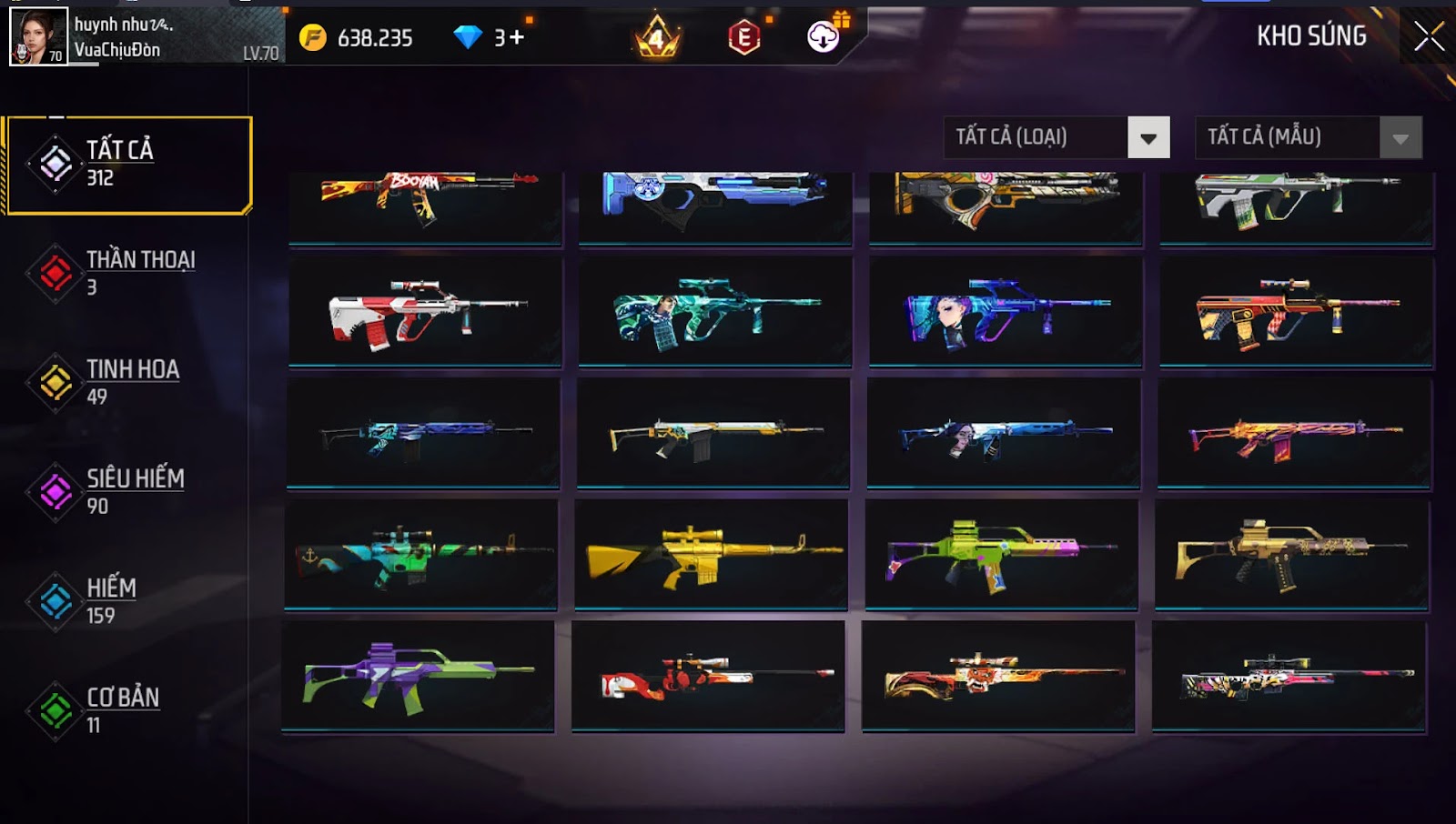Select the lime green and pink G36 skin
The image size is (1456, 824).
(x=1001, y=554)
